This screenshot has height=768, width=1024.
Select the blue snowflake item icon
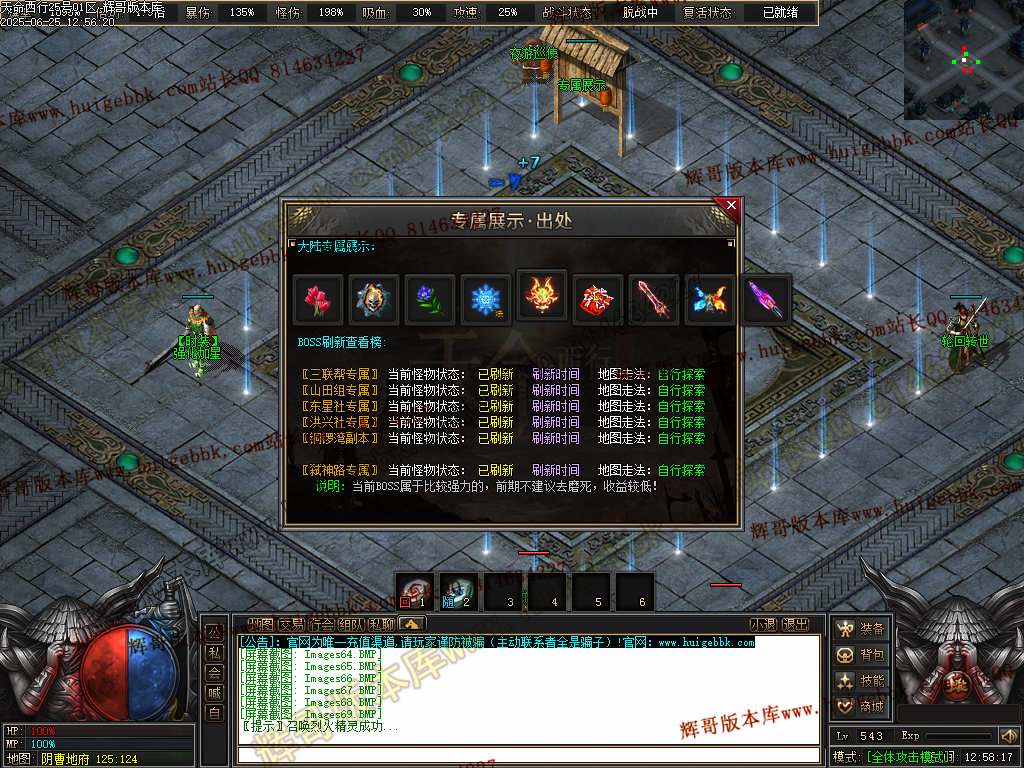tap(486, 299)
